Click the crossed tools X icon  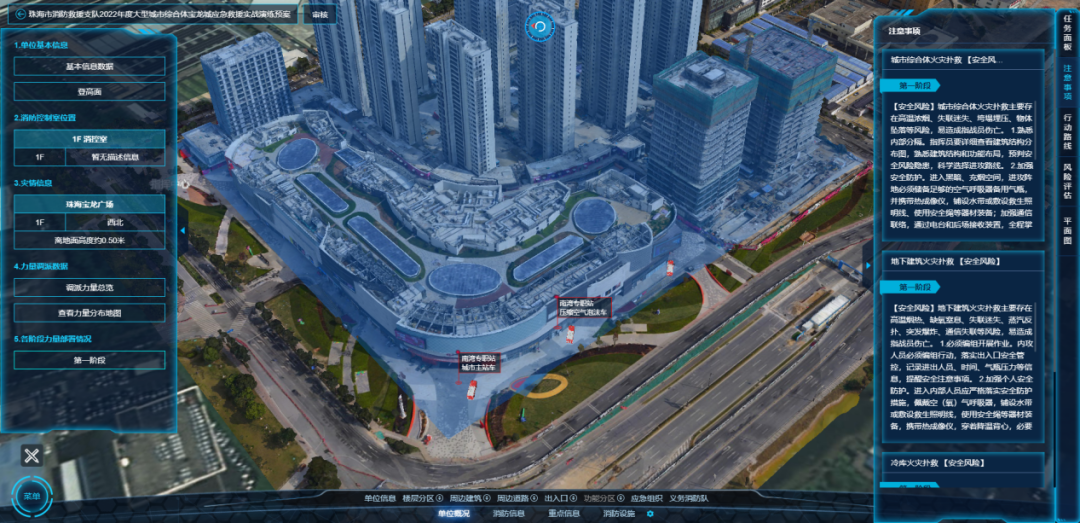[x=32, y=456]
